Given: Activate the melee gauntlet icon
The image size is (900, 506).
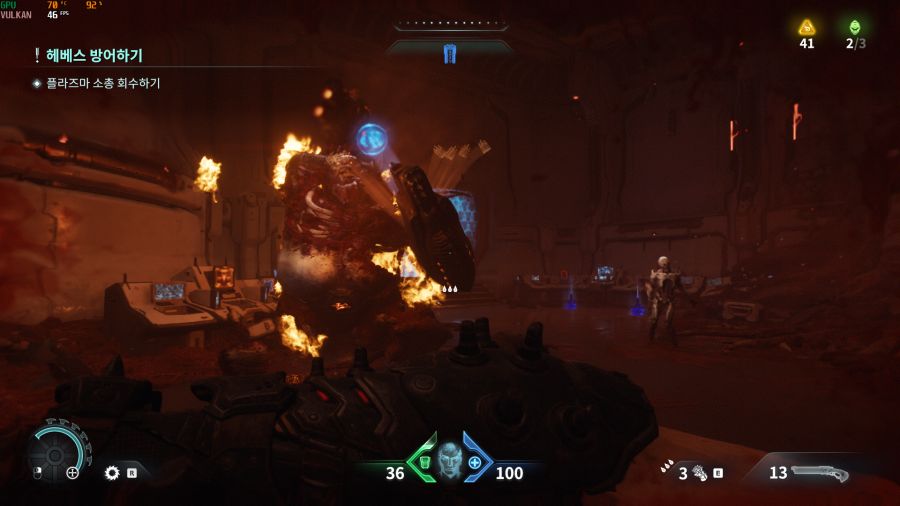Looking at the screenshot, I should pyautogui.click(x=698, y=472).
